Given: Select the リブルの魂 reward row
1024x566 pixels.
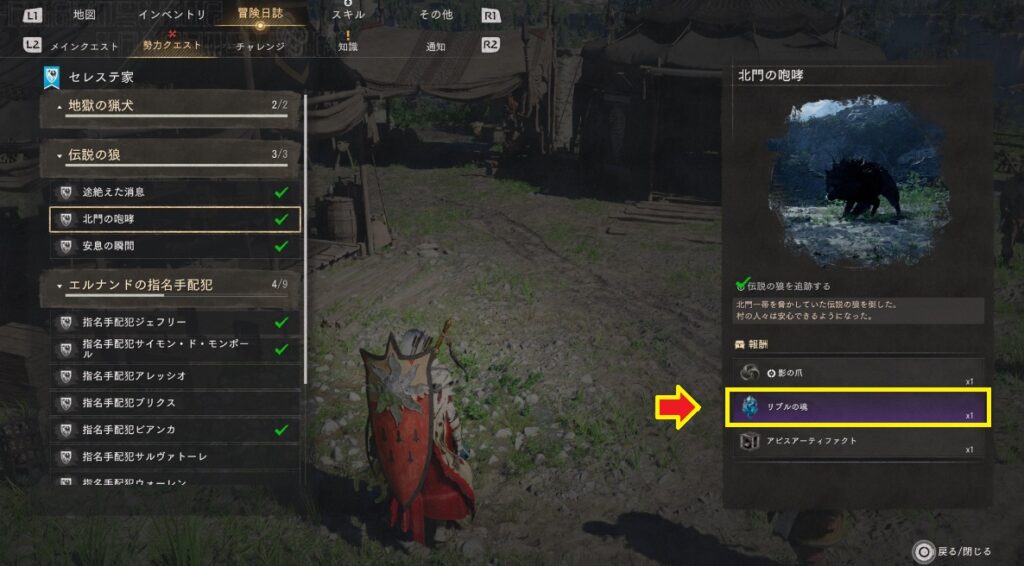Looking at the screenshot, I should [858, 407].
